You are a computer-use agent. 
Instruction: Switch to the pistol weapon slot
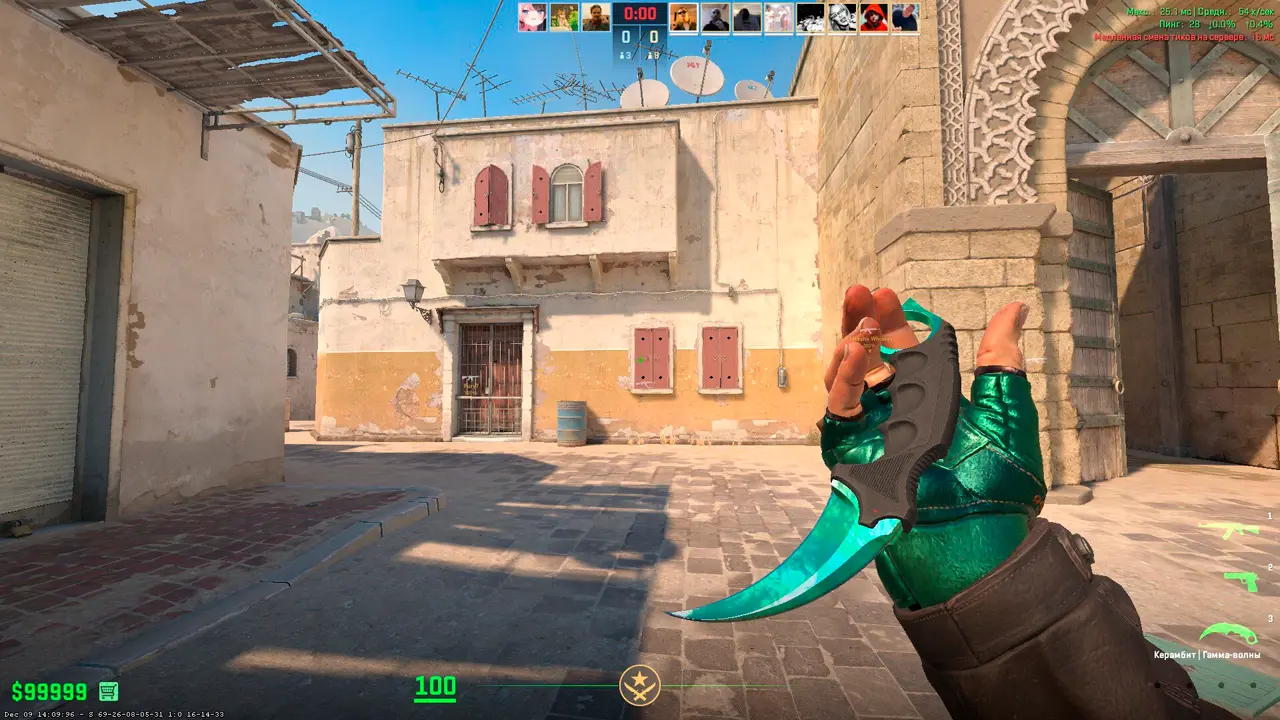pyautogui.click(x=1240, y=580)
